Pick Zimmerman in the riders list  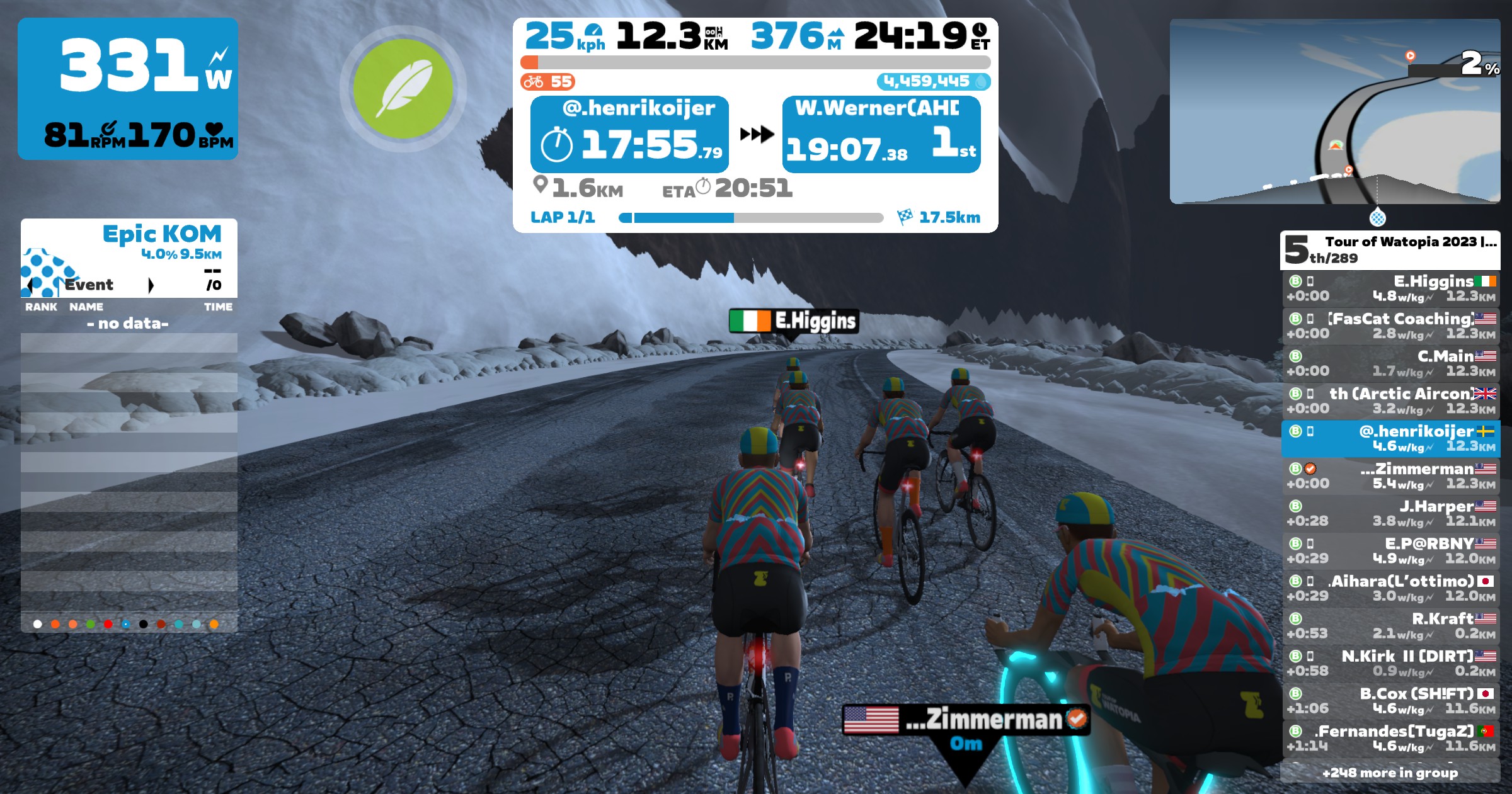click(1390, 475)
